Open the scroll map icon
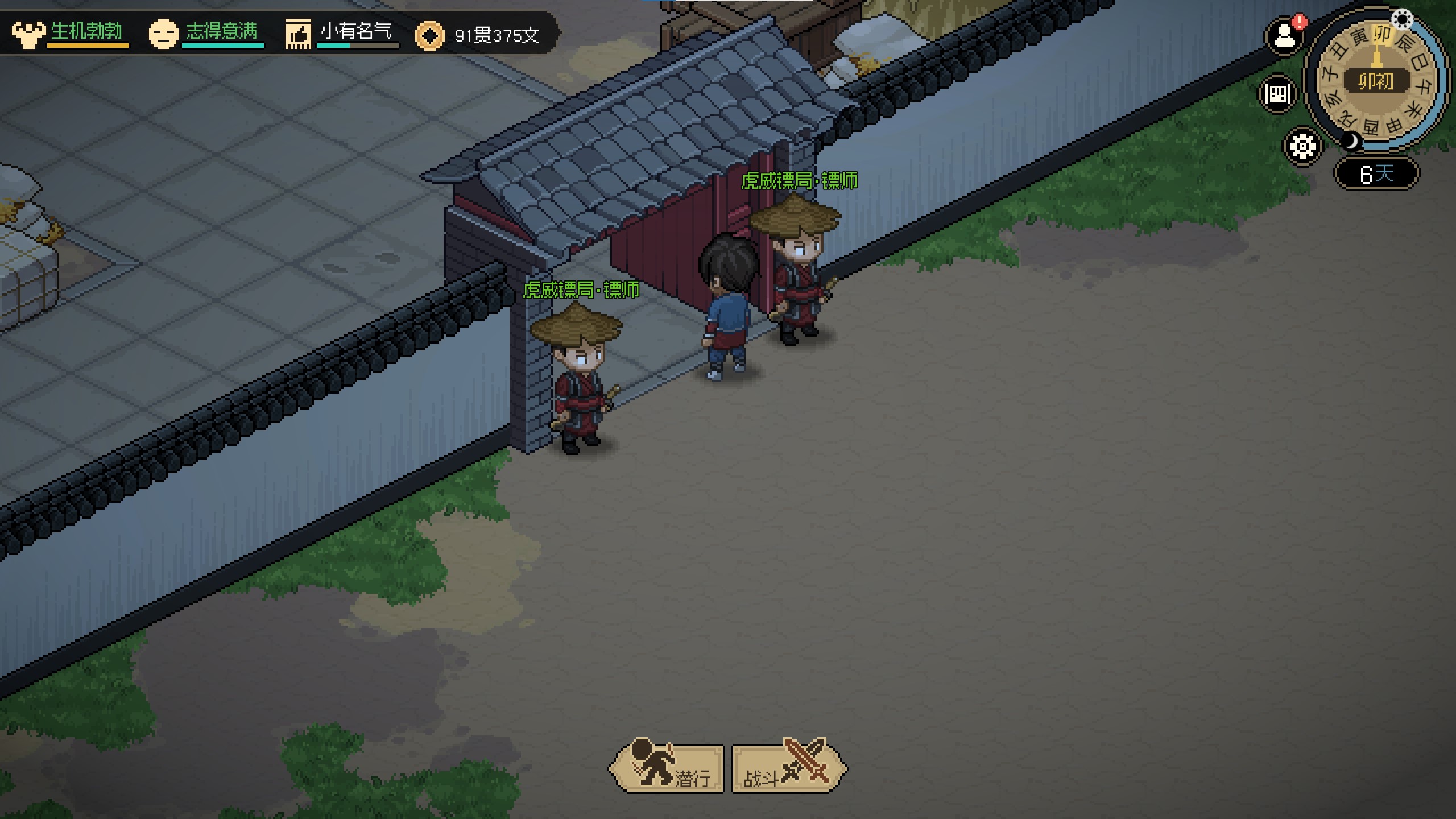This screenshot has height=819, width=1456. tap(1278, 94)
